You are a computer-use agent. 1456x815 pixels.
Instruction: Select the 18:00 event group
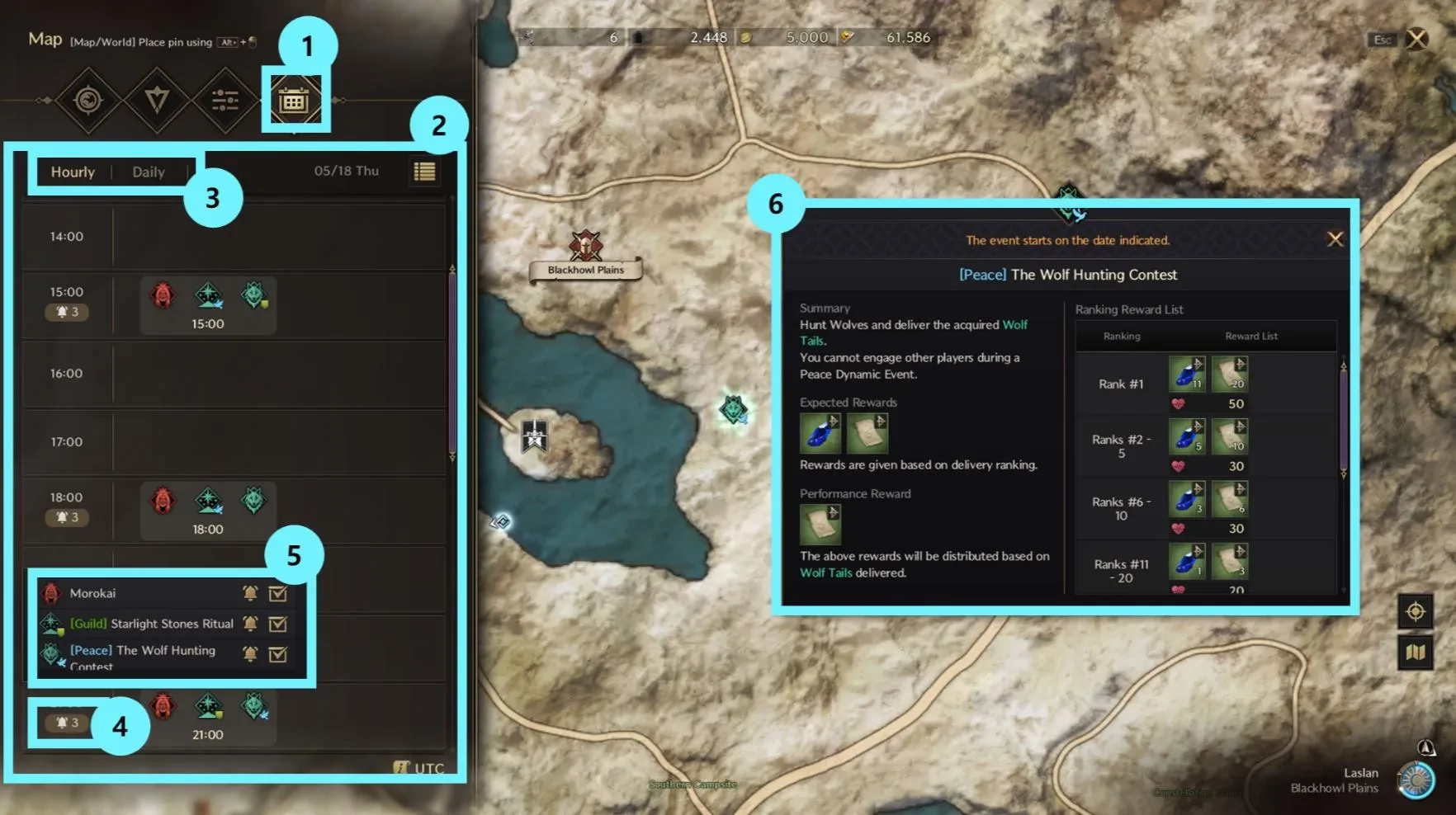click(x=208, y=511)
